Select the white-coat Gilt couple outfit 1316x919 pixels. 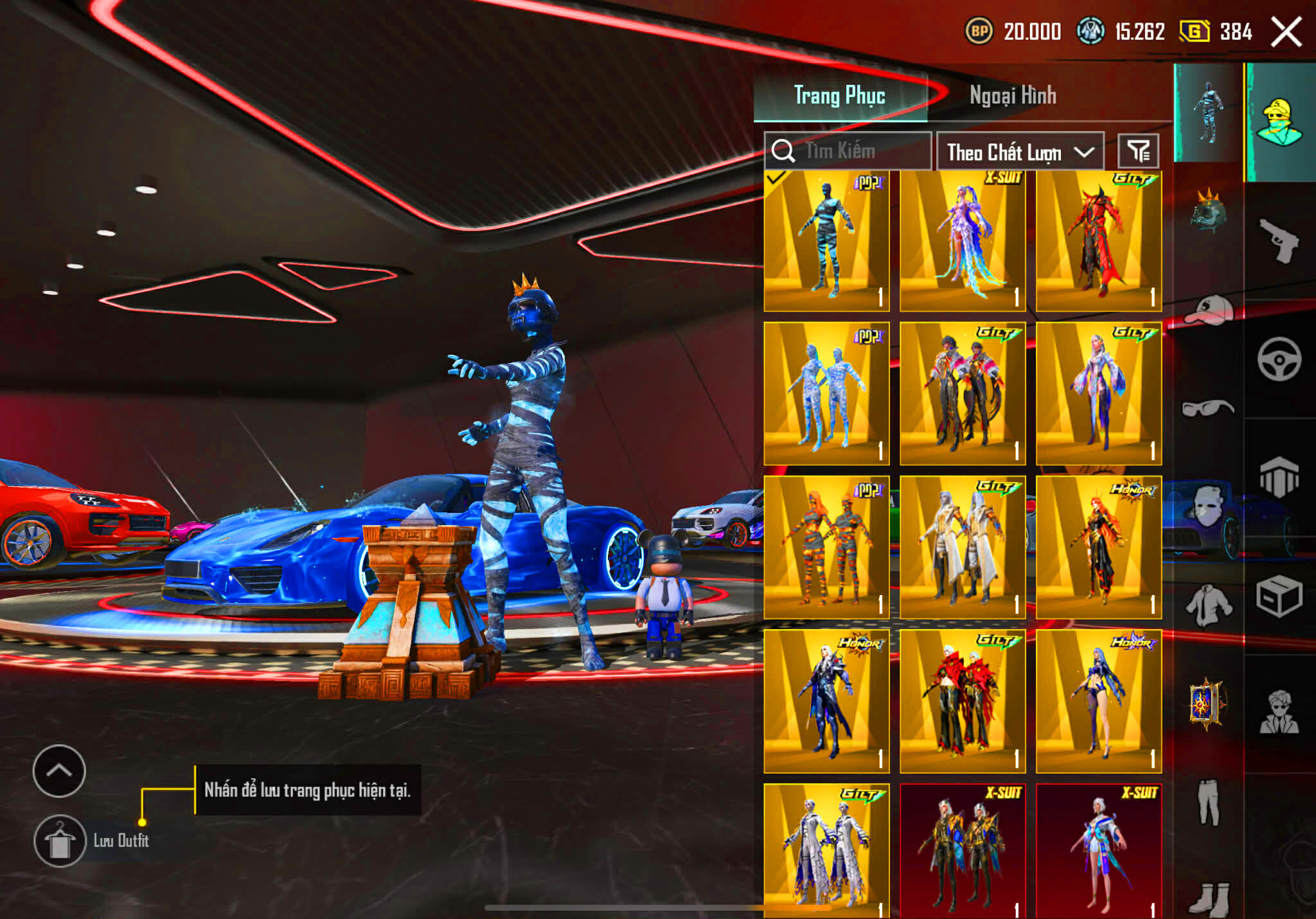click(x=963, y=548)
